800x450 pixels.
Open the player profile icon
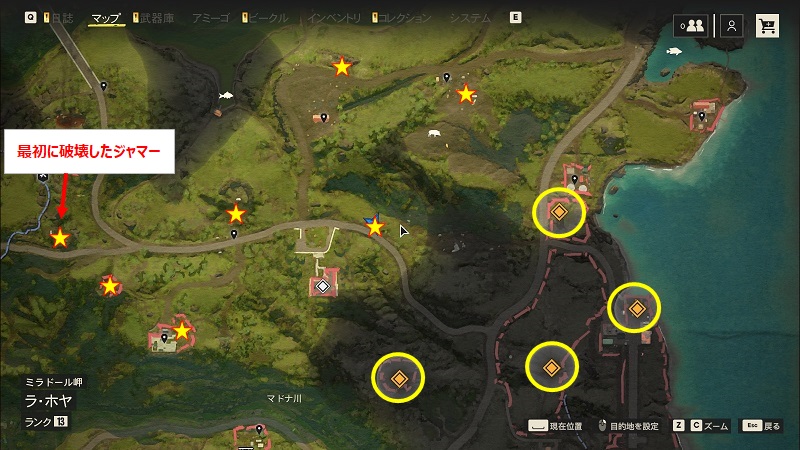pyautogui.click(x=732, y=26)
